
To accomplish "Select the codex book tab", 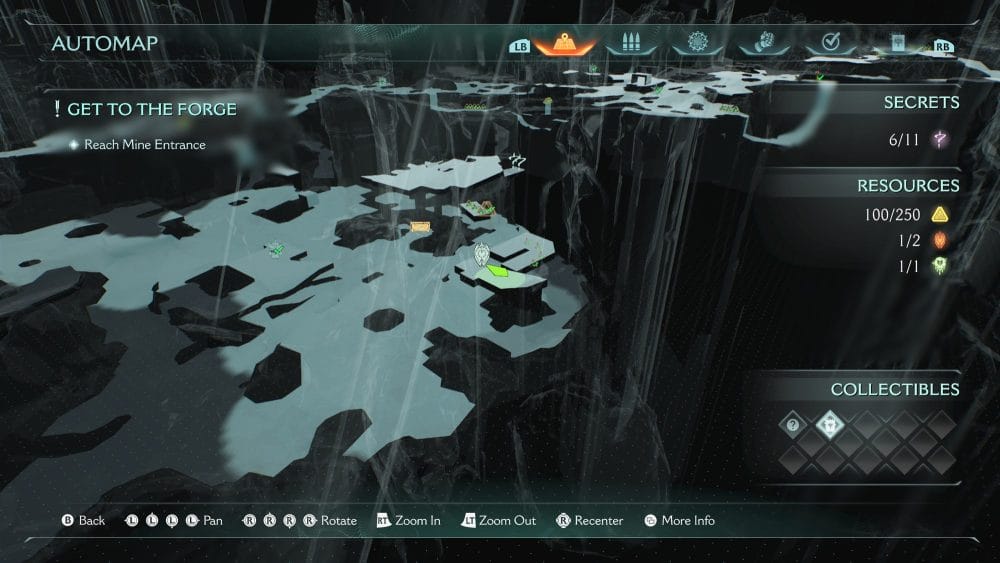I will (898, 44).
